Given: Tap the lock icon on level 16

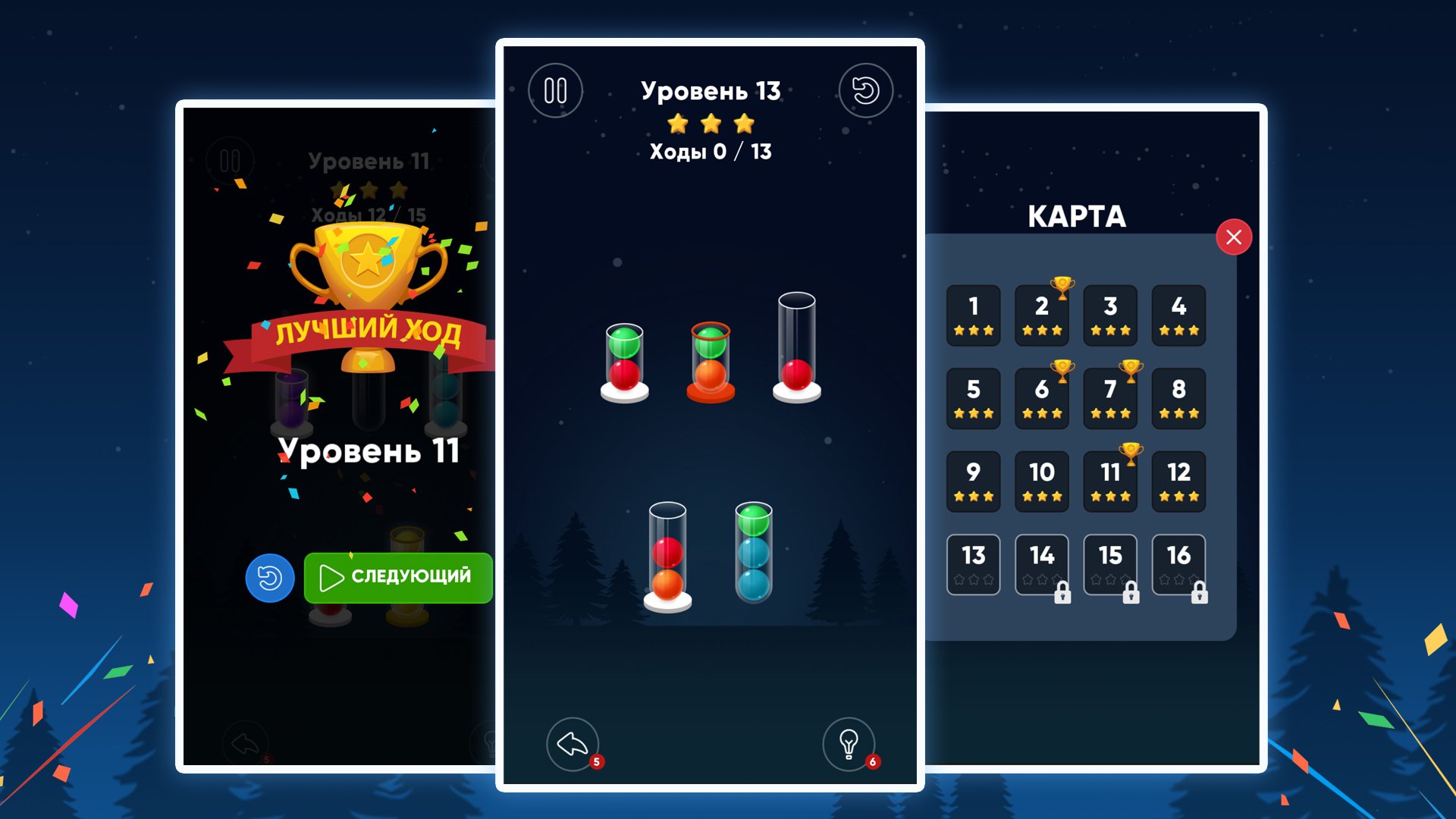Looking at the screenshot, I should point(1199,595).
